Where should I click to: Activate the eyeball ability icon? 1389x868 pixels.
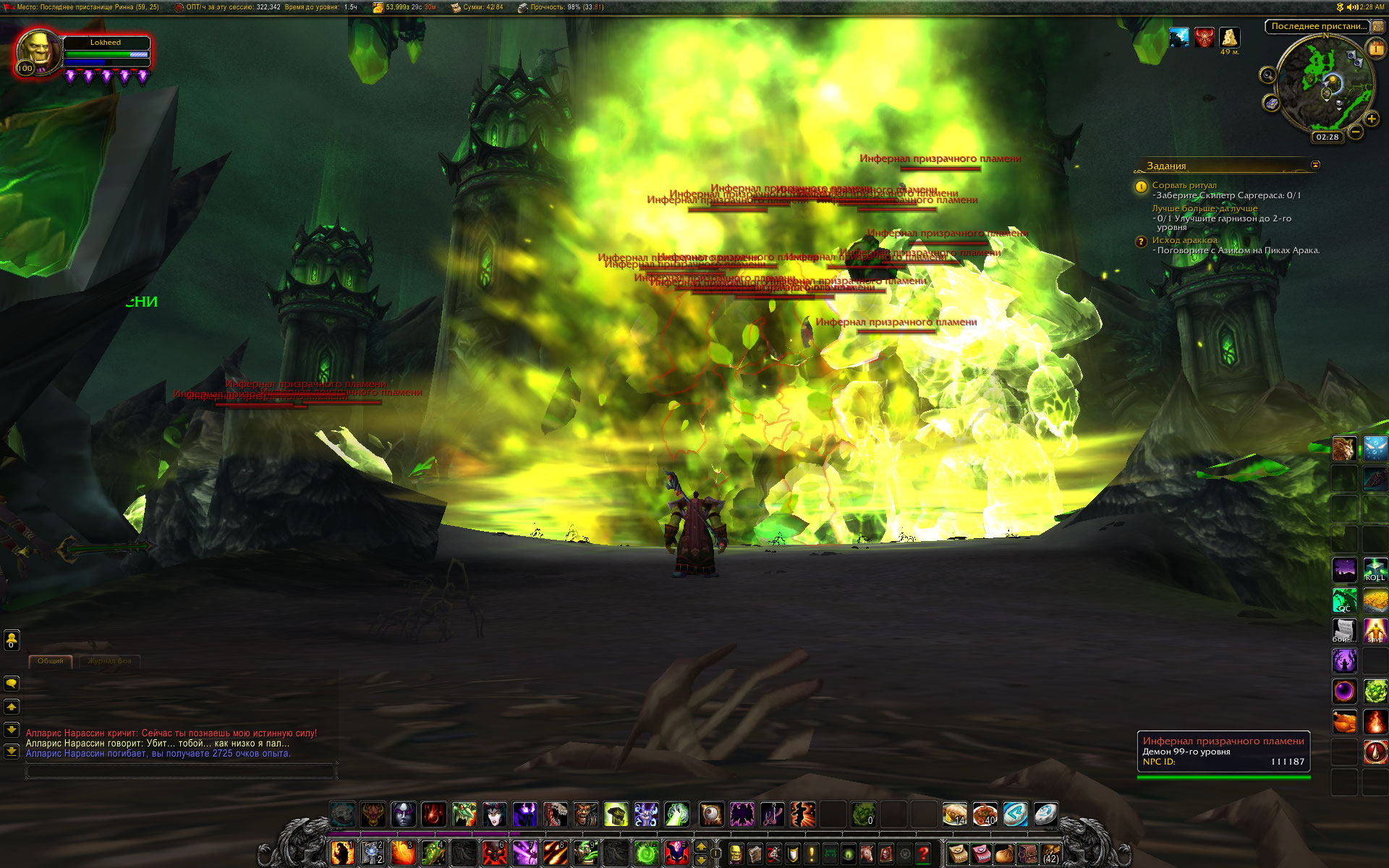coord(711,814)
